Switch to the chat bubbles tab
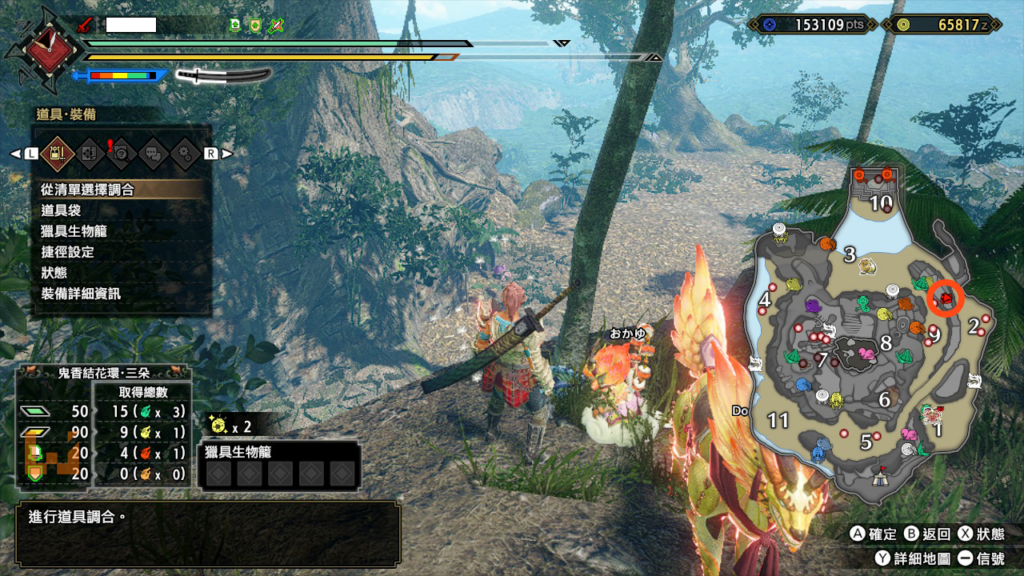This screenshot has width=1024, height=576. (152, 153)
